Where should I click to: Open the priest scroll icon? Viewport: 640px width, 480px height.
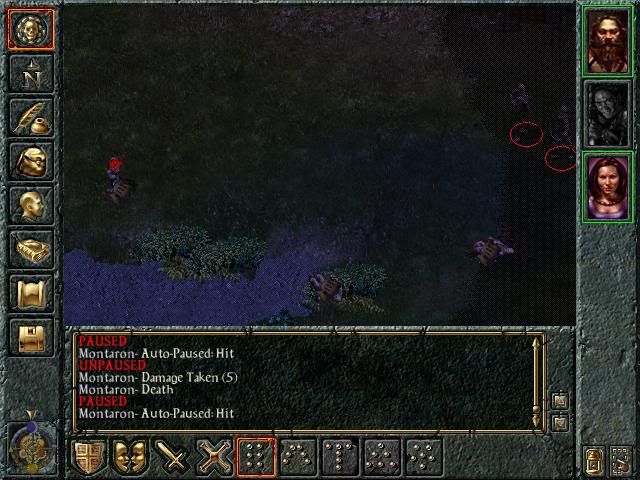coord(30,293)
